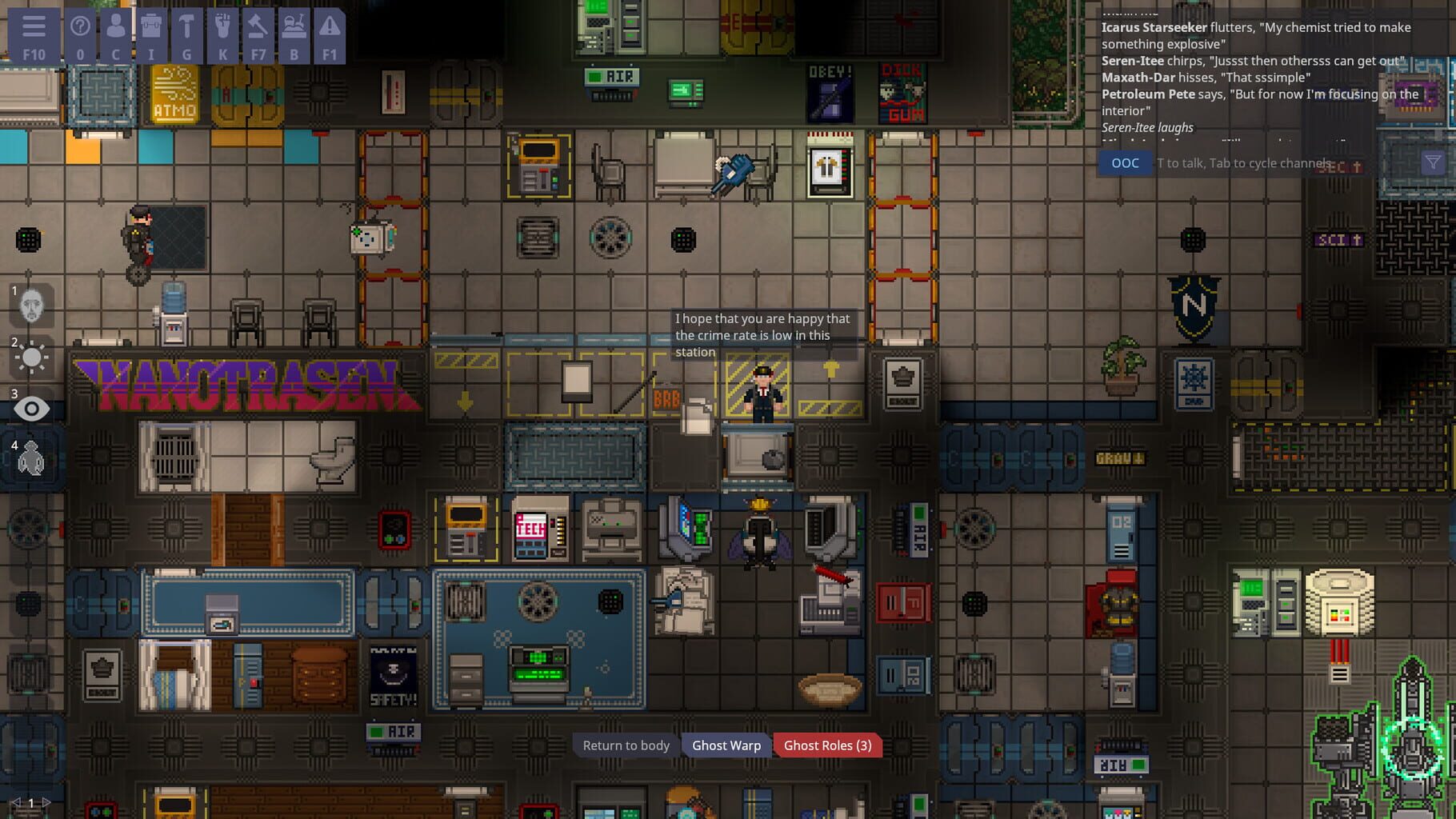Open Ghost Roles (3)
Image resolution: width=1456 pixels, height=819 pixels.
[x=827, y=745]
